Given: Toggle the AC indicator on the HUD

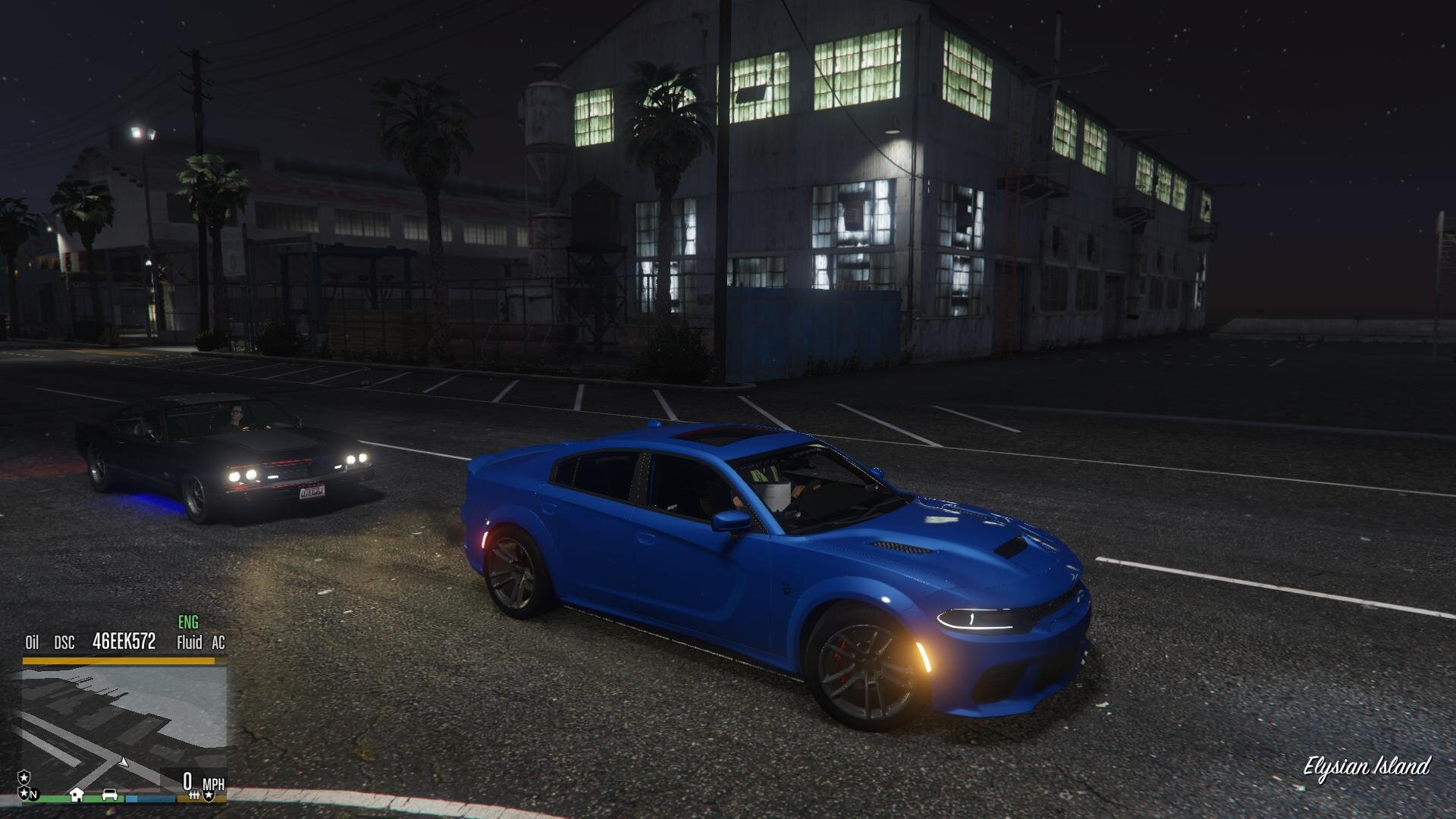Looking at the screenshot, I should pyautogui.click(x=218, y=643).
